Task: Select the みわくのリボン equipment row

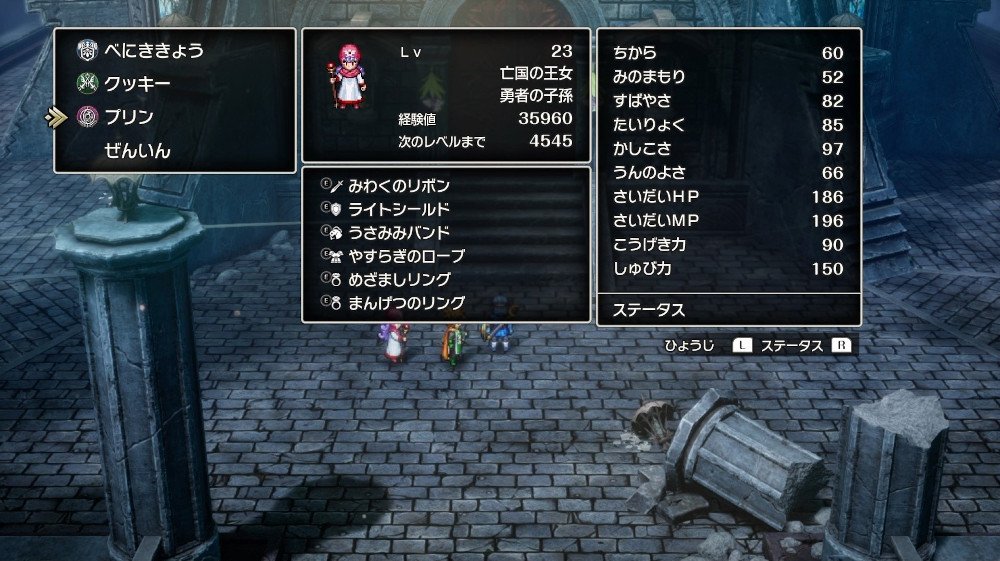Action: (398, 186)
